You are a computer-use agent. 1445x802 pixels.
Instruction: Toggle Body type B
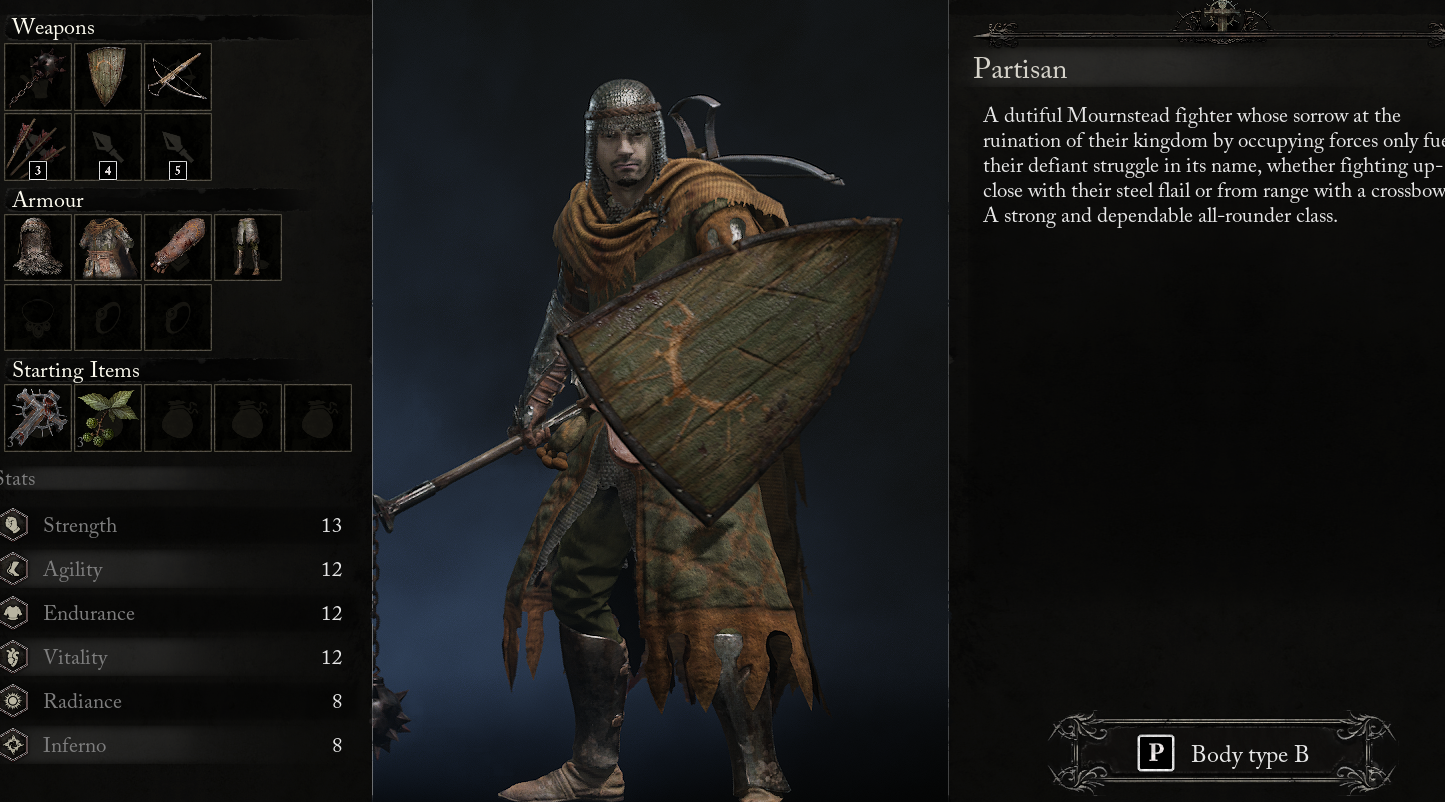pyautogui.click(x=1222, y=753)
